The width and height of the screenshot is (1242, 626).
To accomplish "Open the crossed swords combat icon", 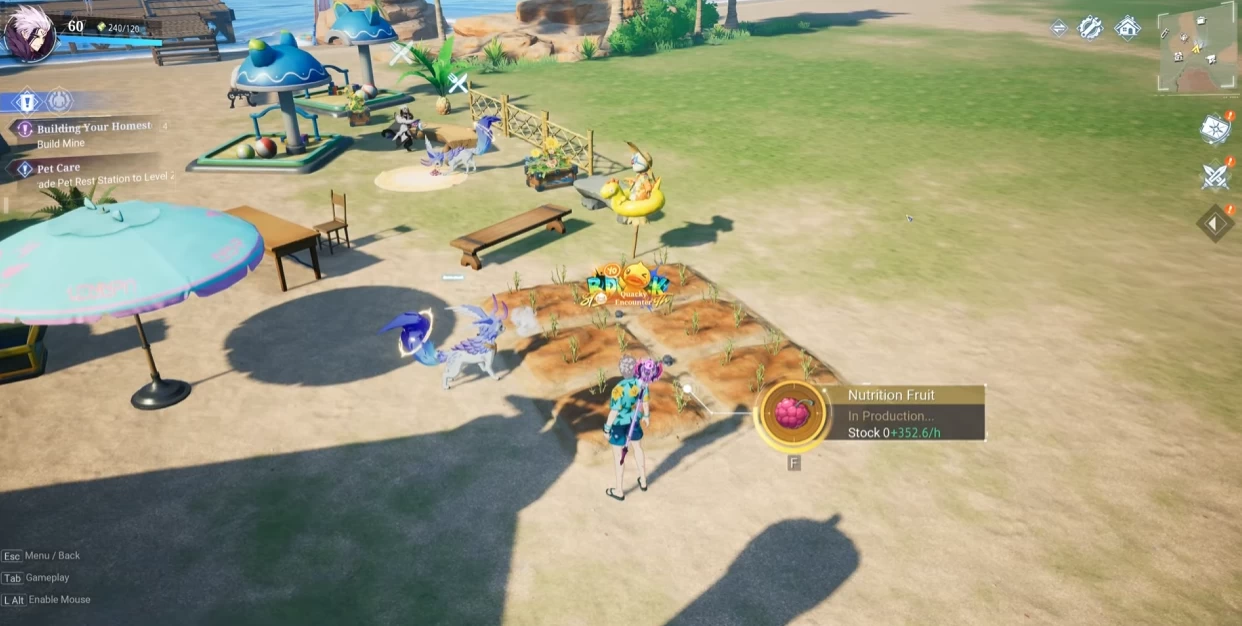I will point(1215,176).
